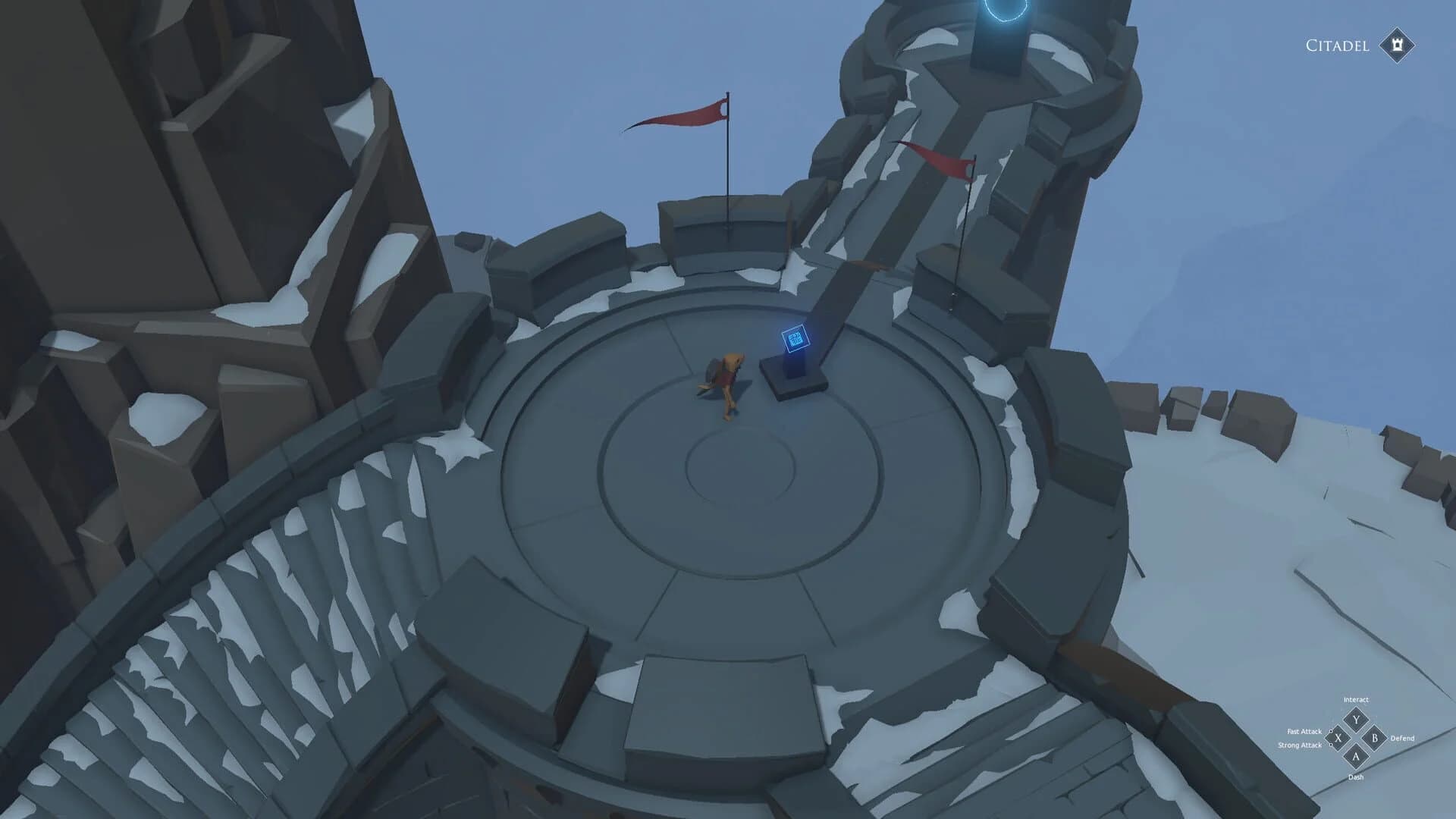Expand the controller button hints overlay
Screen dimensions: 1456x819
[x=1356, y=739]
